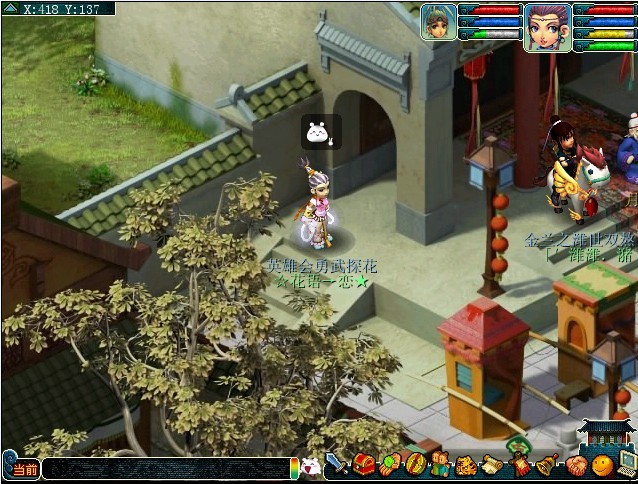Click the arrow beside the X:418 coordinates
Screen dimensions: 638x484
[9, 8]
